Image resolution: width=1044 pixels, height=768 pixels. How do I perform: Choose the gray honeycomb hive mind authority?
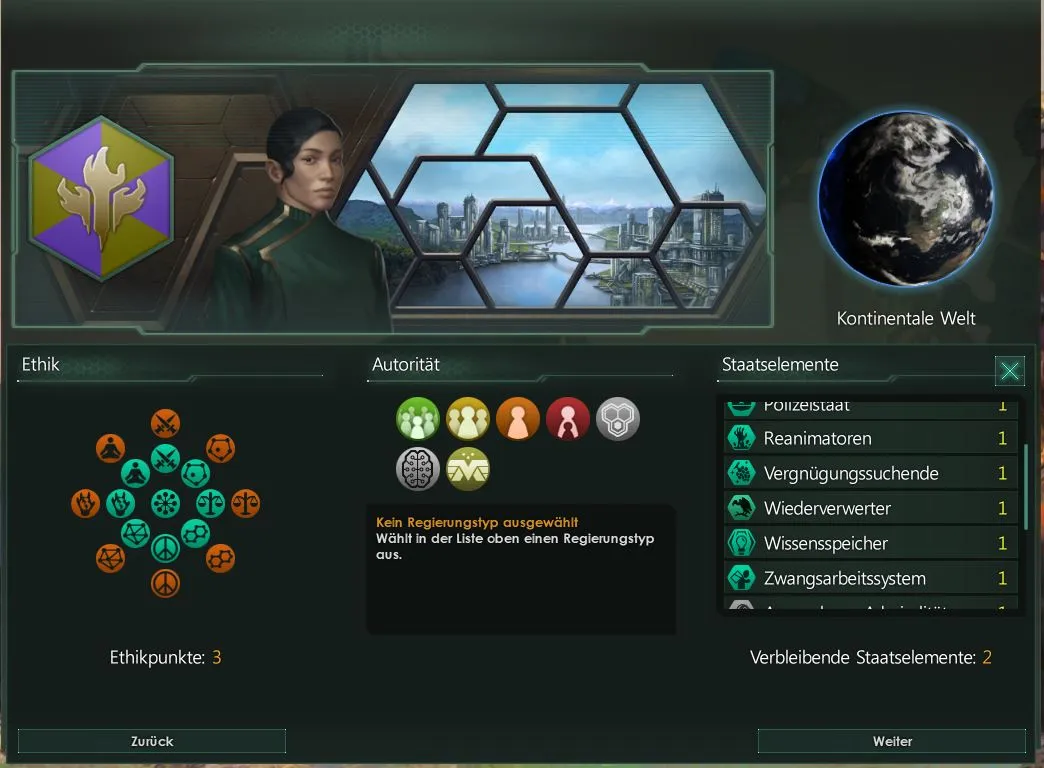tap(618, 419)
